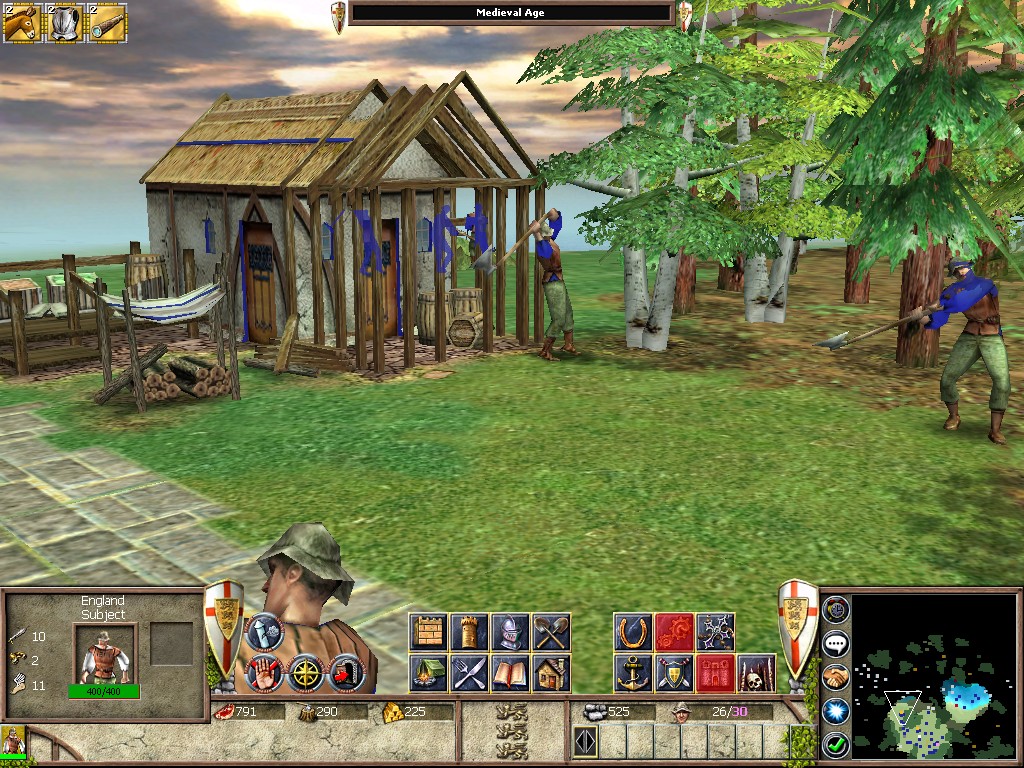The image size is (1024, 768).
Task: Open diplomacy with the handshake button
Action: point(836,677)
